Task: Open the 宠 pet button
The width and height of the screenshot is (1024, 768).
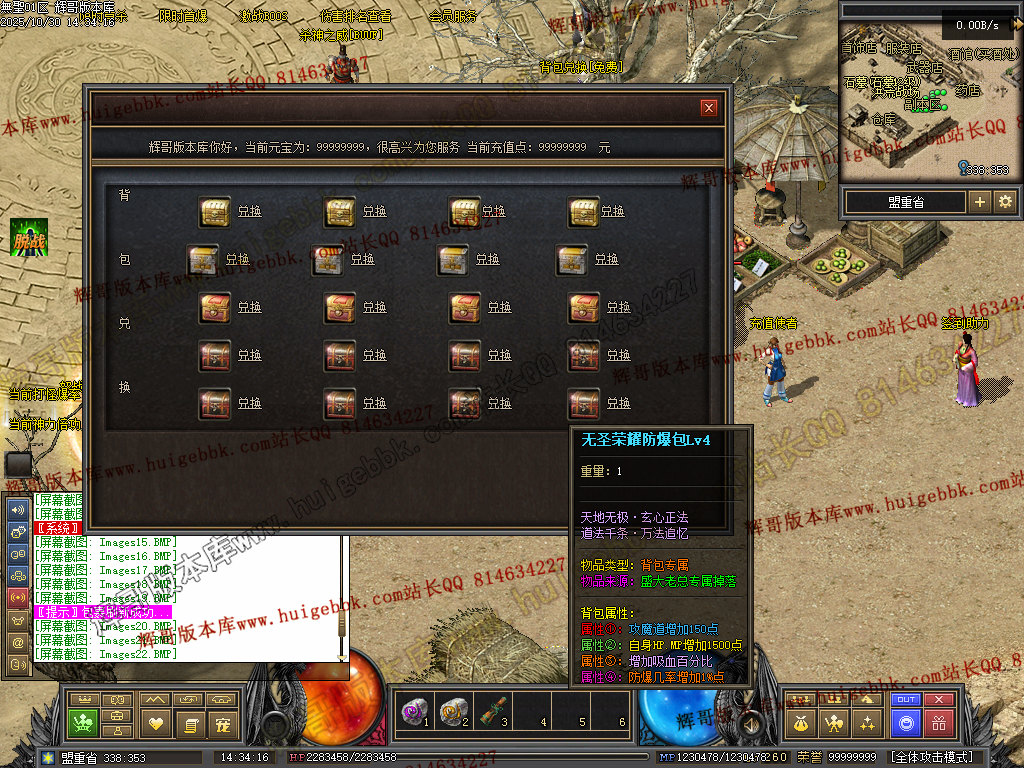Action: [223, 723]
